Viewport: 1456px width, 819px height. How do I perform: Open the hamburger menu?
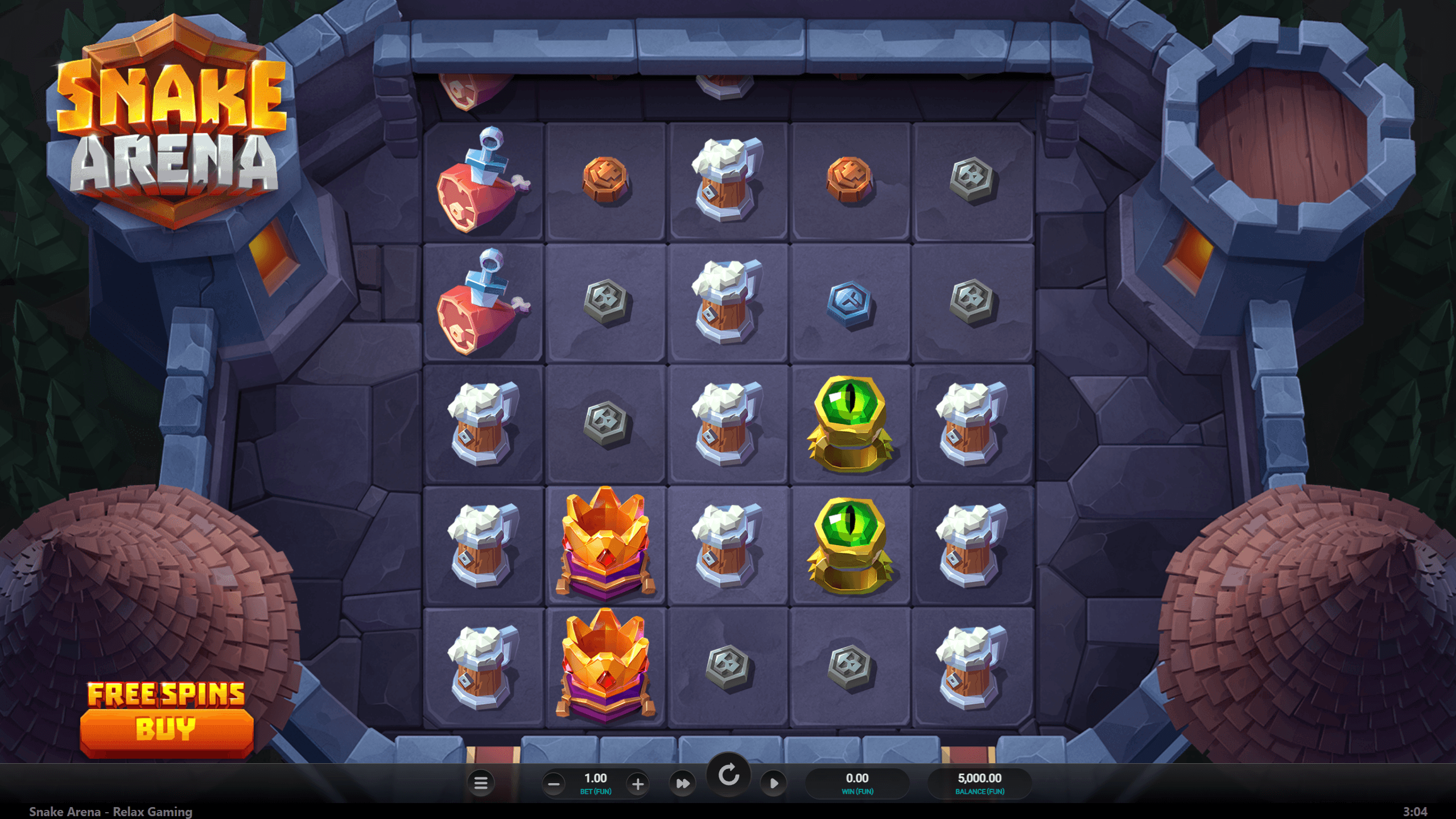pyautogui.click(x=481, y=783)
